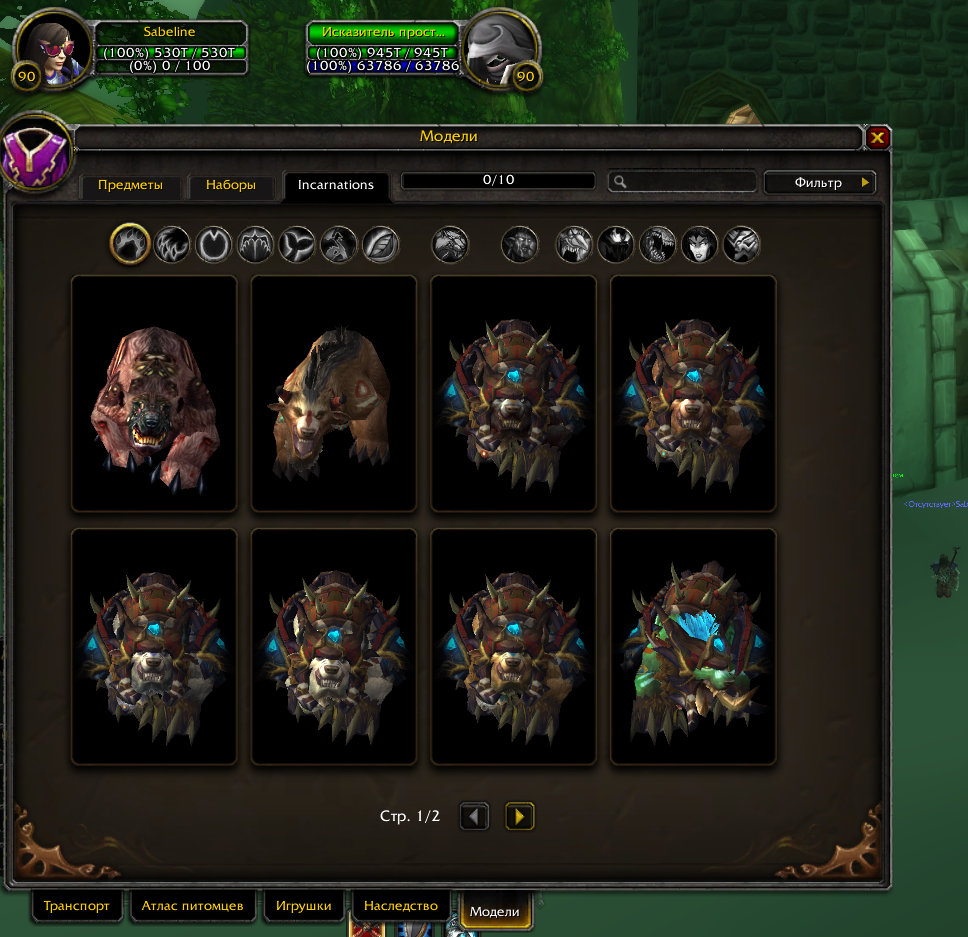Screen dimensions: 968x937
Task: Pick the green bear with crystal armor
Action: click(693, 647)
